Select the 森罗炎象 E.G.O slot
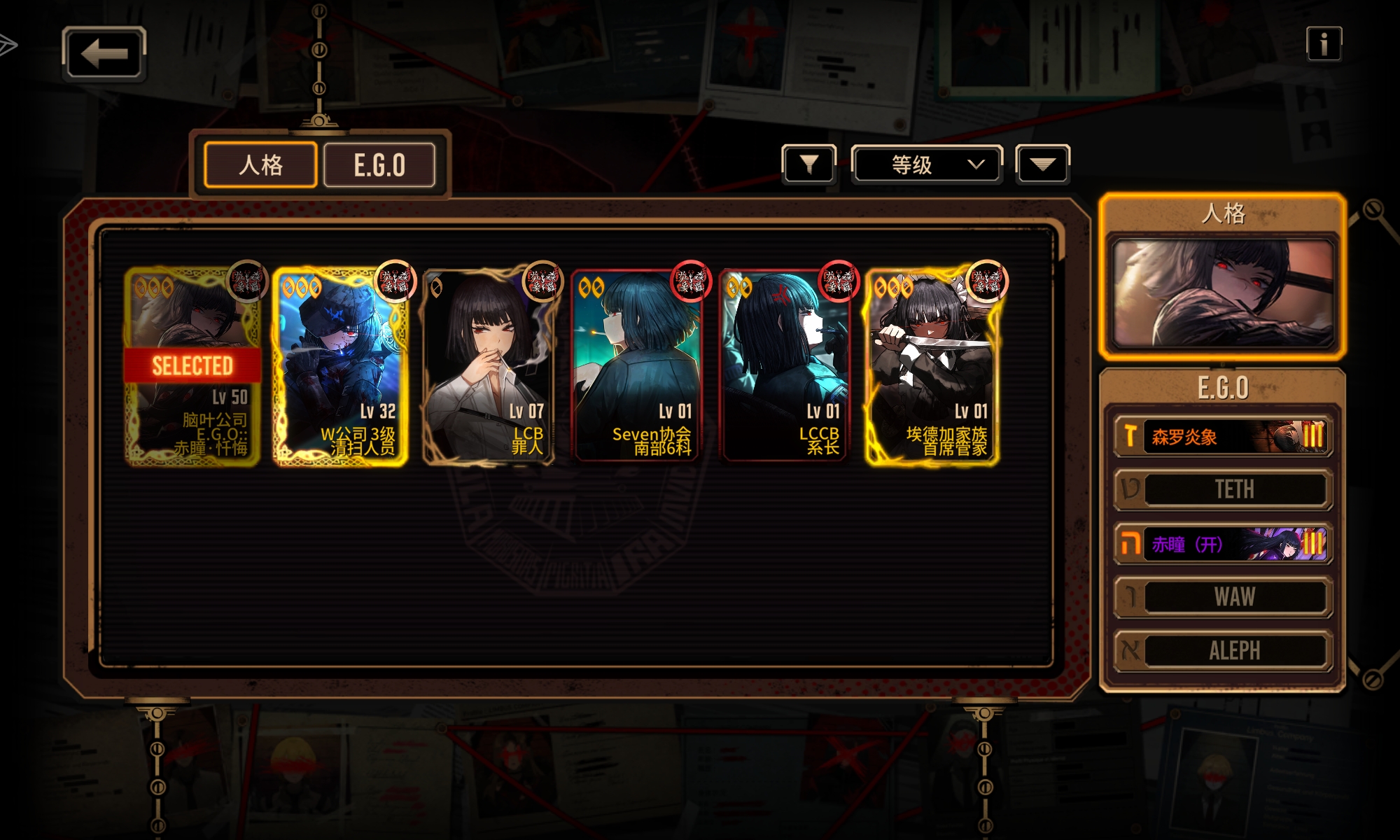This screenshot has width=1400, height=840. click(x=1223, y=437)
